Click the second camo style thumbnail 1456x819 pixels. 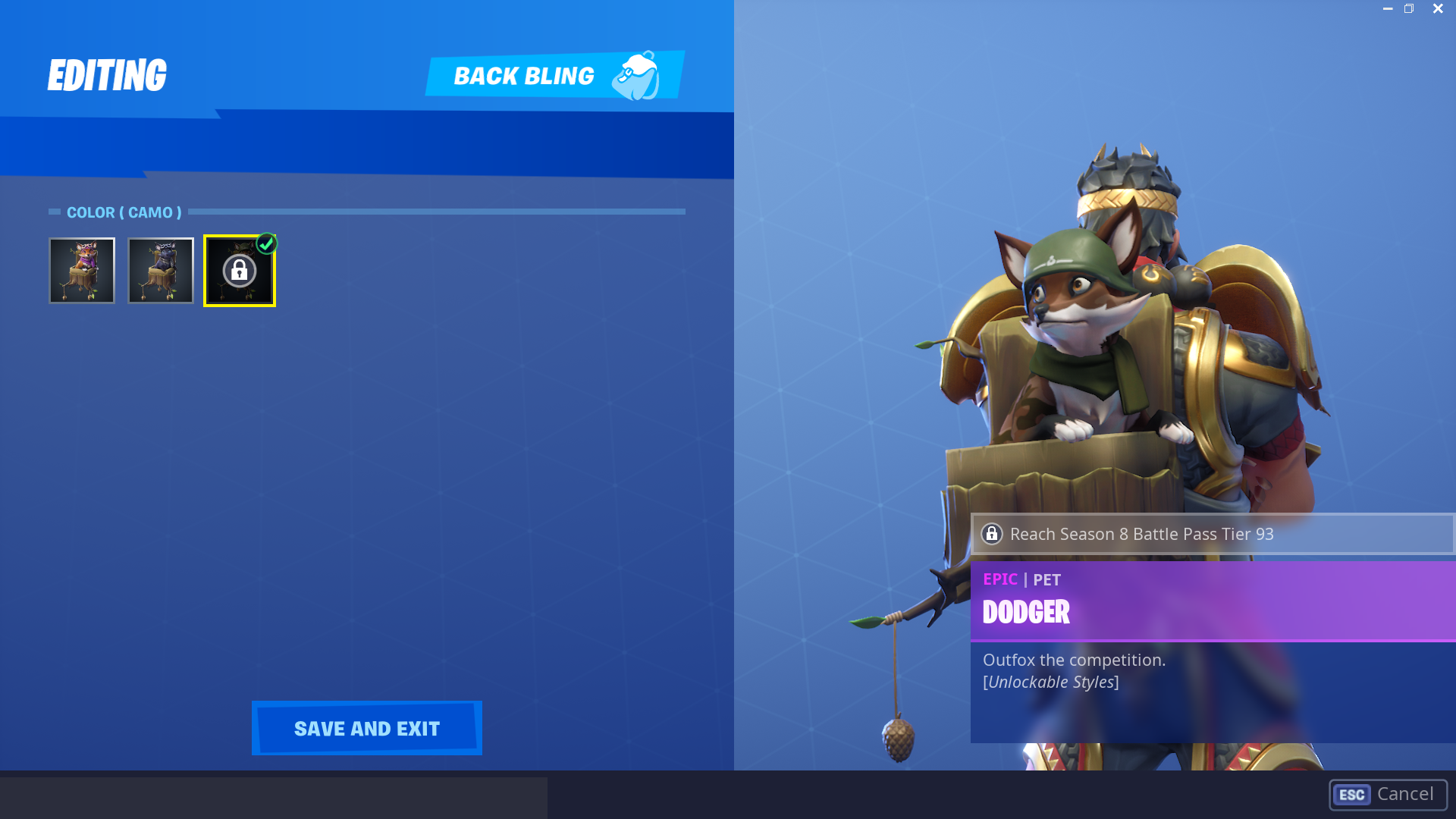160,270
